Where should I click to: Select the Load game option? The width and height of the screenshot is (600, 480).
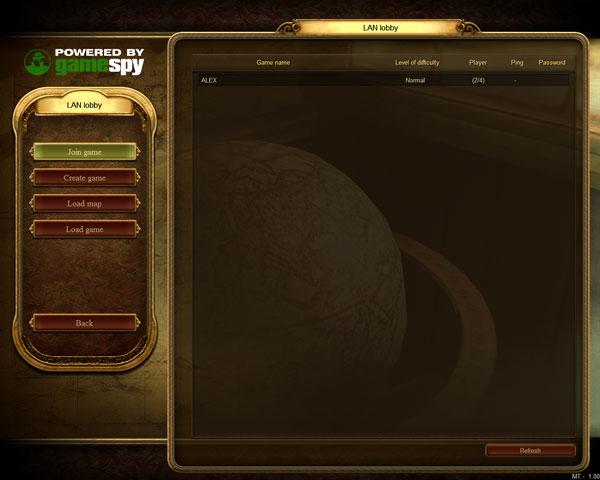(85, 229)
